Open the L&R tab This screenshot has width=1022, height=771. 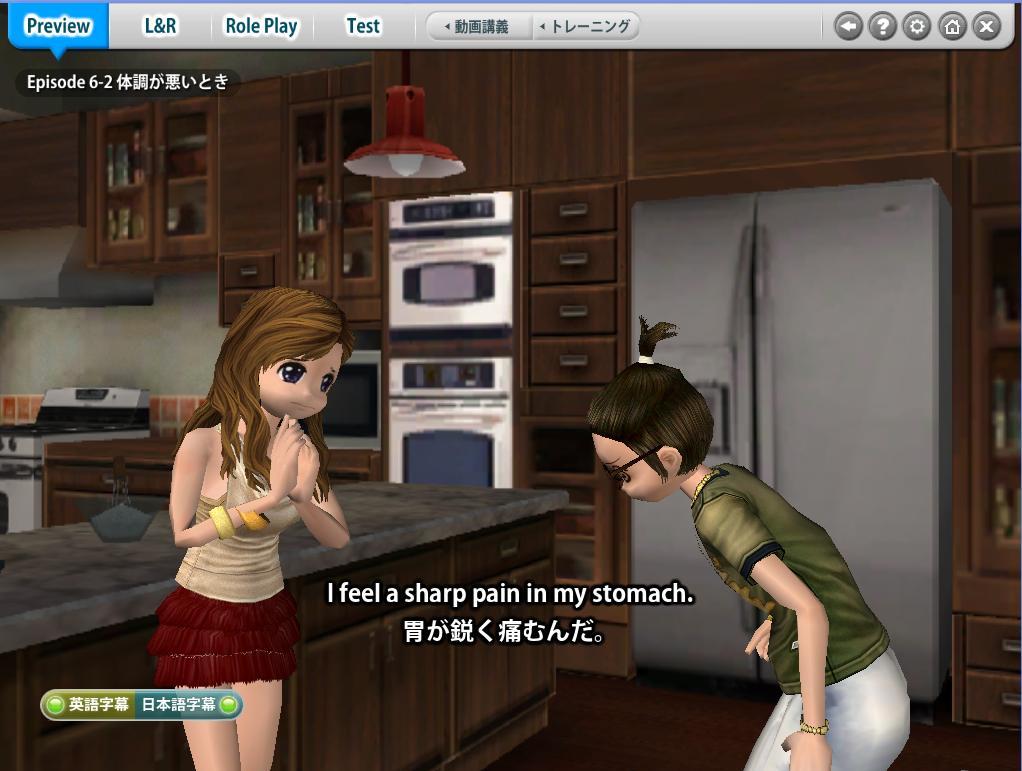[x=160, y=26]
